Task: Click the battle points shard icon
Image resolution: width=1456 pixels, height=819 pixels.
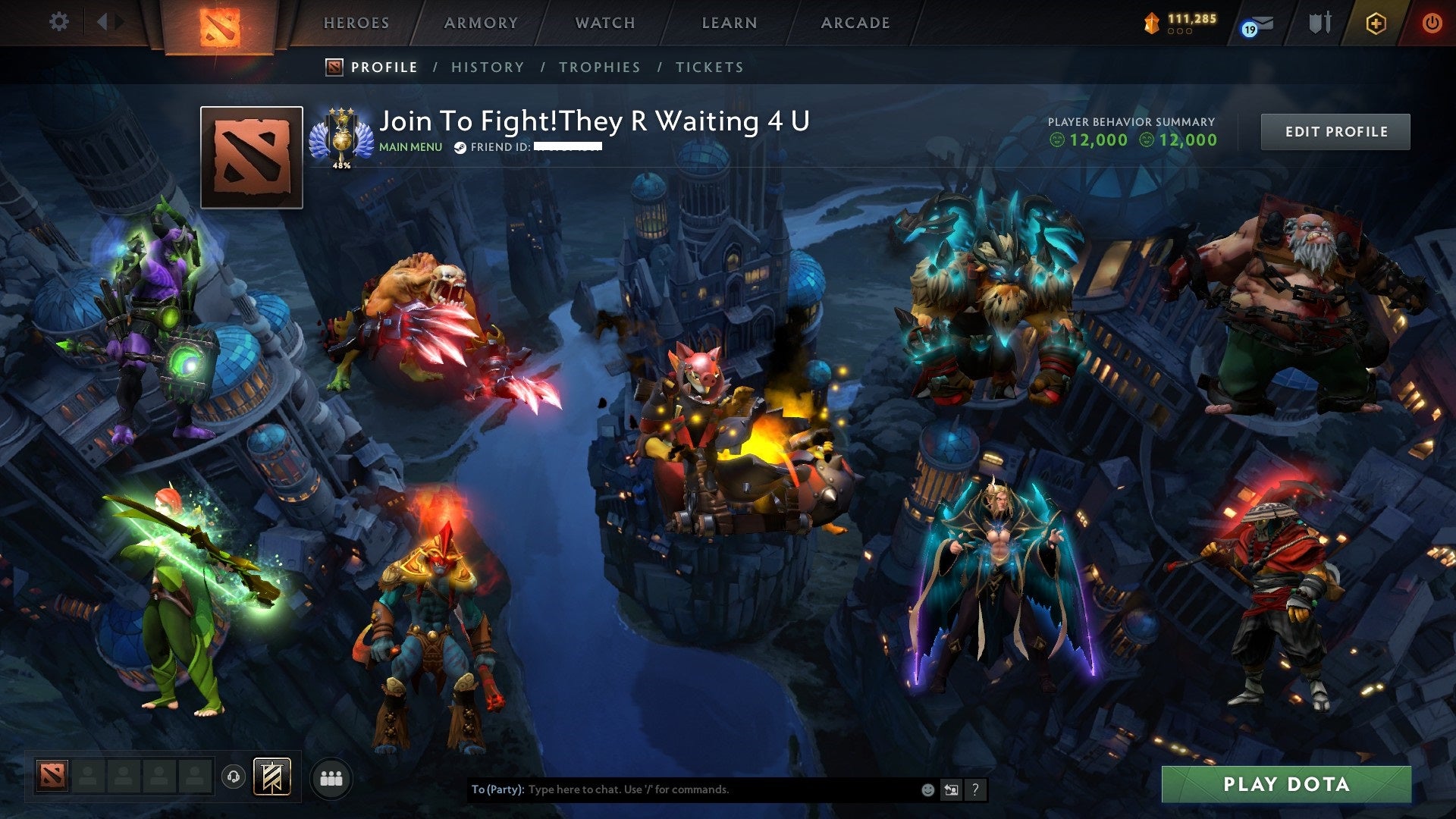Action: 1150,23
